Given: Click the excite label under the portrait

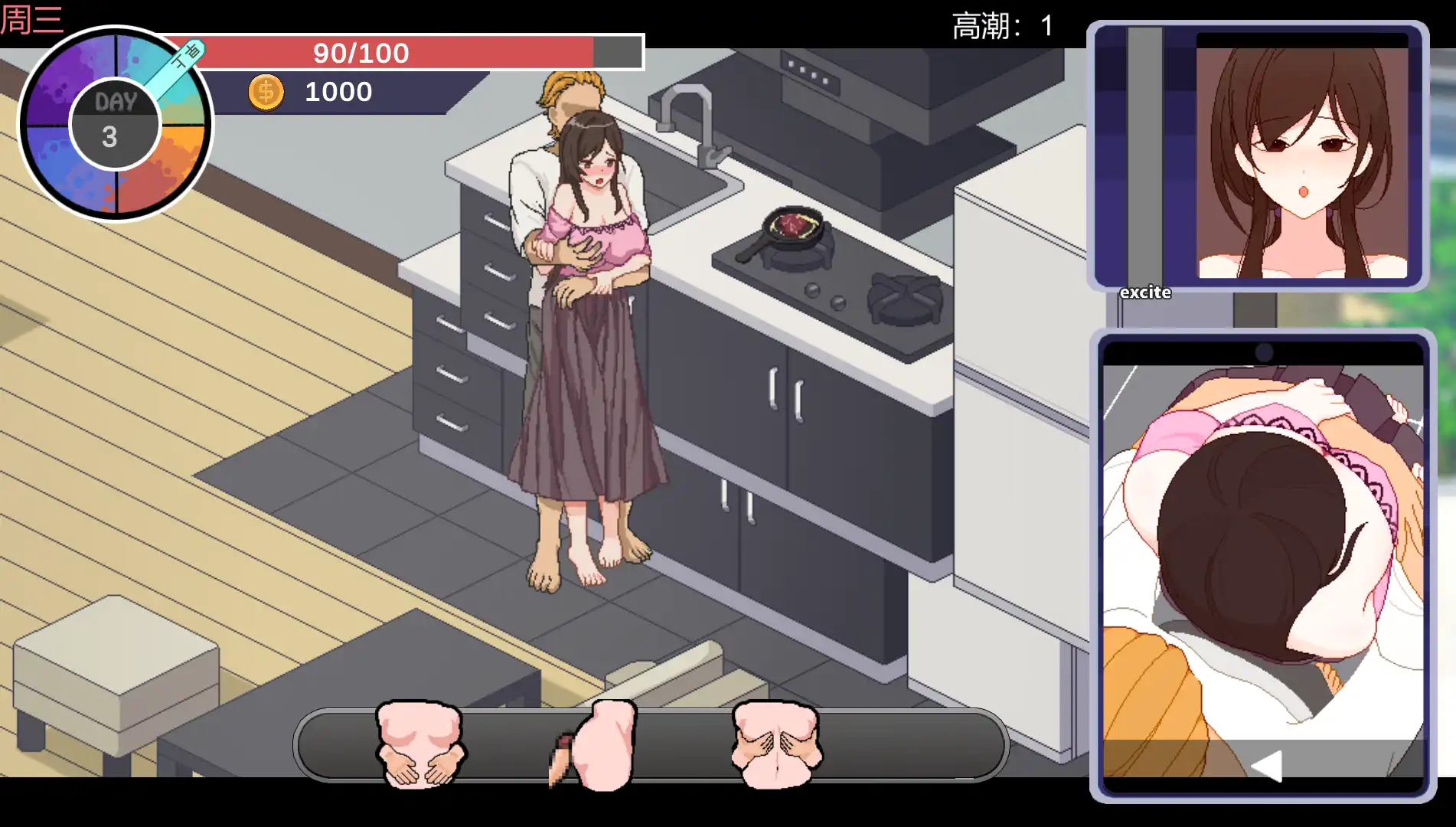Looking at the screenshot, I should coord(1144,292).
